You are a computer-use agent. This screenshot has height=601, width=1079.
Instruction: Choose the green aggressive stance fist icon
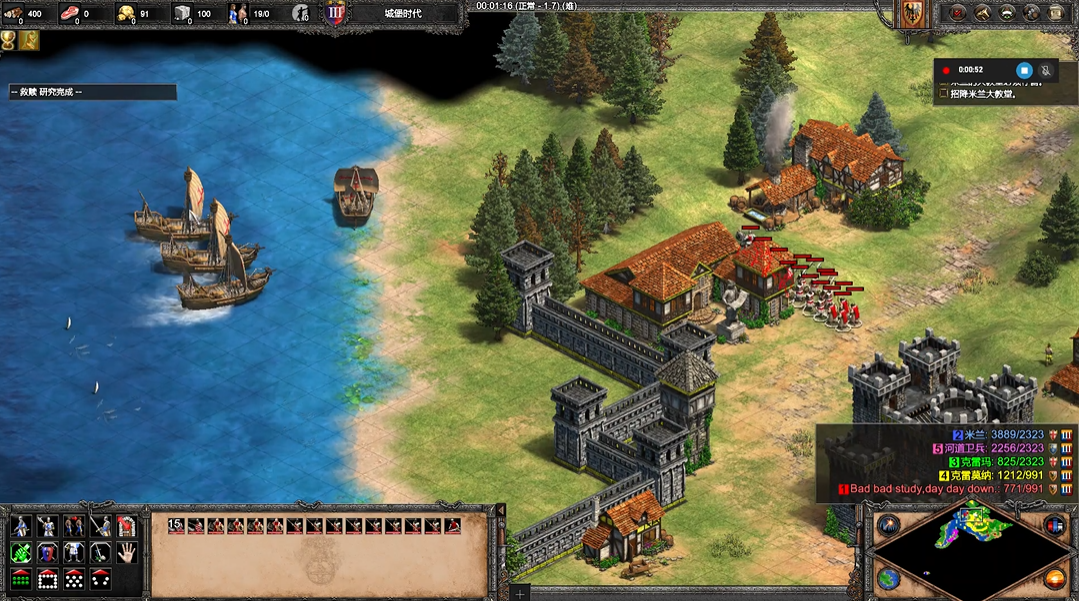[x=19, y=552]
